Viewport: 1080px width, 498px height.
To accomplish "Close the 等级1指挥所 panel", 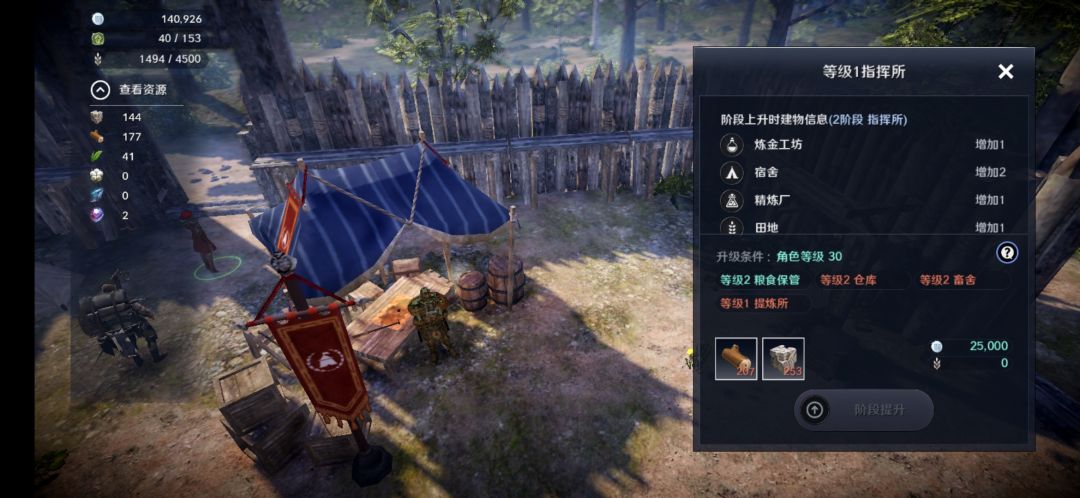I will [1005, 71].
